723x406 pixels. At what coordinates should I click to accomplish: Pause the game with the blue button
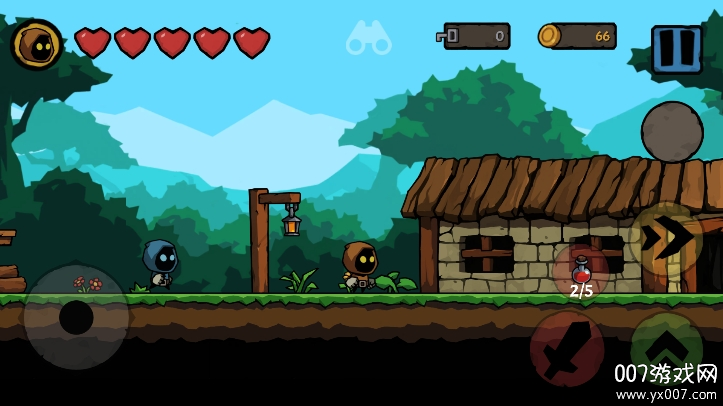click(x=676, y=49)
